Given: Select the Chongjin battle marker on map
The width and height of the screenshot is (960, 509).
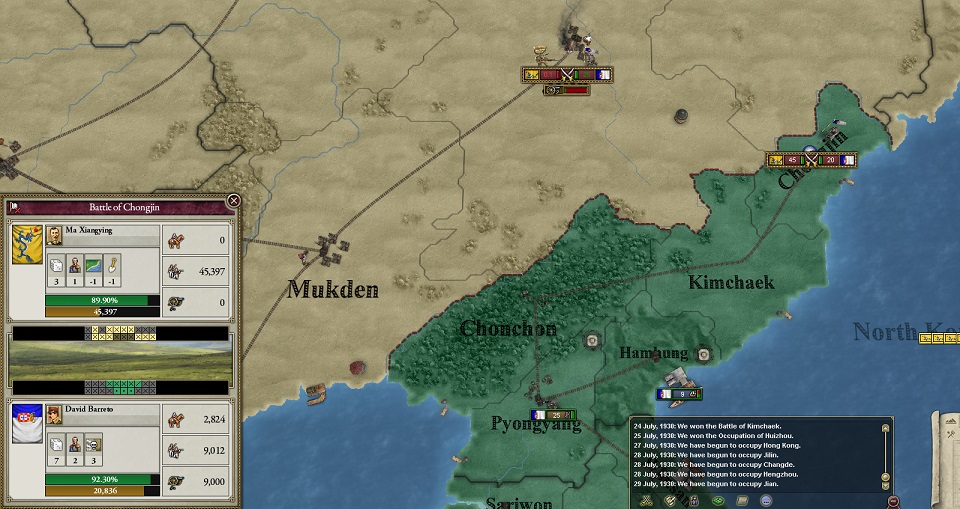Looking at the screenshot, I should (811, 159).
